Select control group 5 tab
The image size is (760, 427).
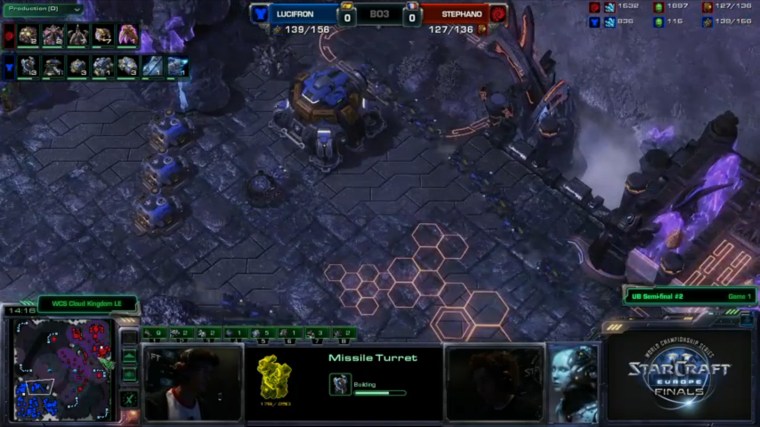pos(262,333)
